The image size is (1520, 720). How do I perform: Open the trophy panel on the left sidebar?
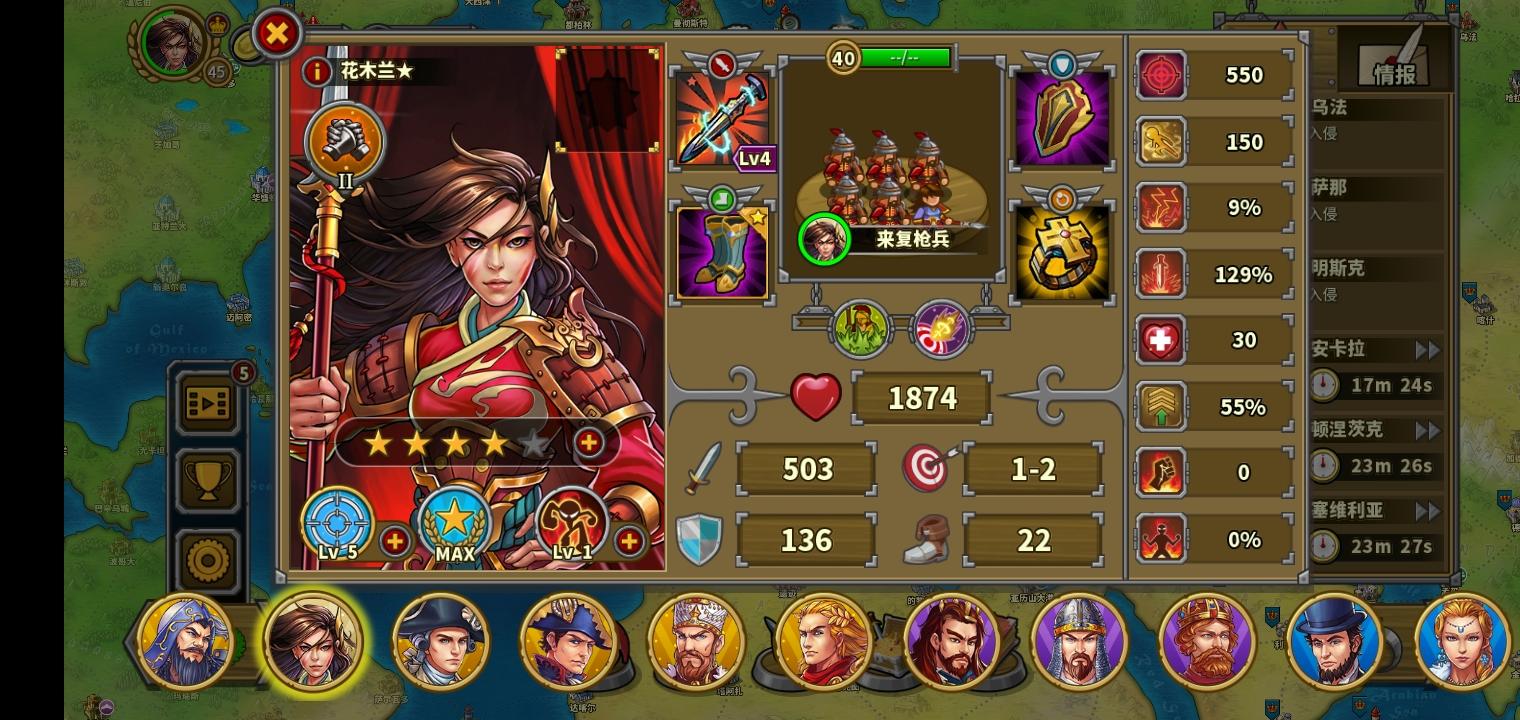coord(207,480)
